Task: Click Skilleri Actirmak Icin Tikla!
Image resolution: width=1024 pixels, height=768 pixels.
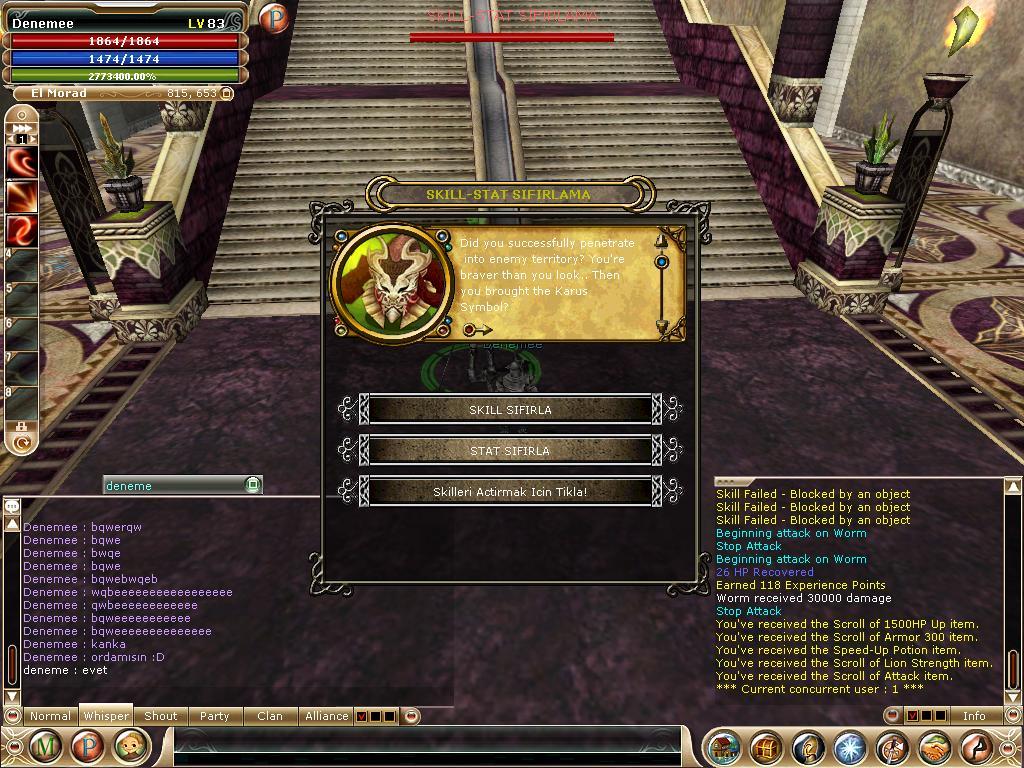Action: 510,492
